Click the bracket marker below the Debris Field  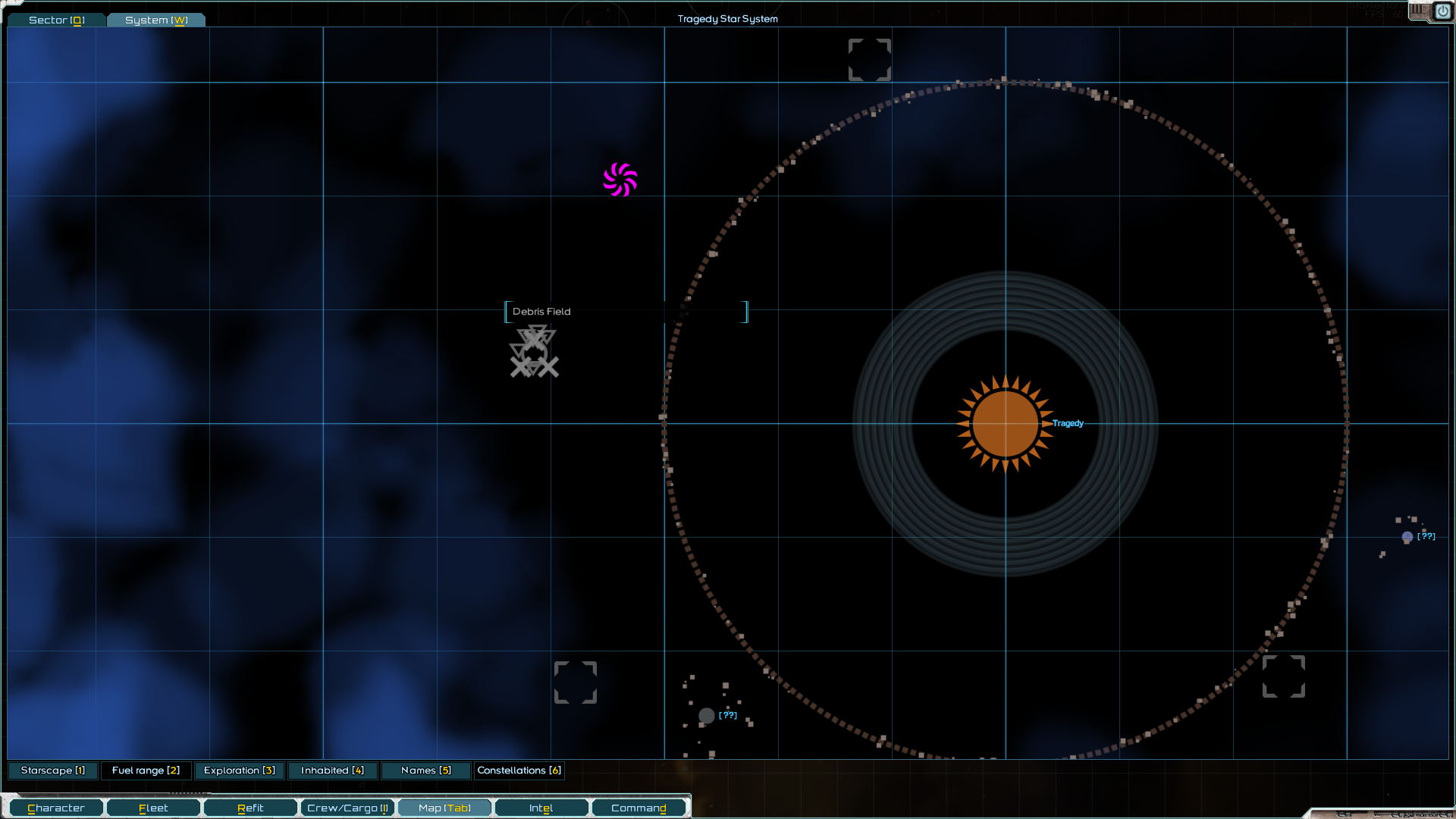(576, 682)
